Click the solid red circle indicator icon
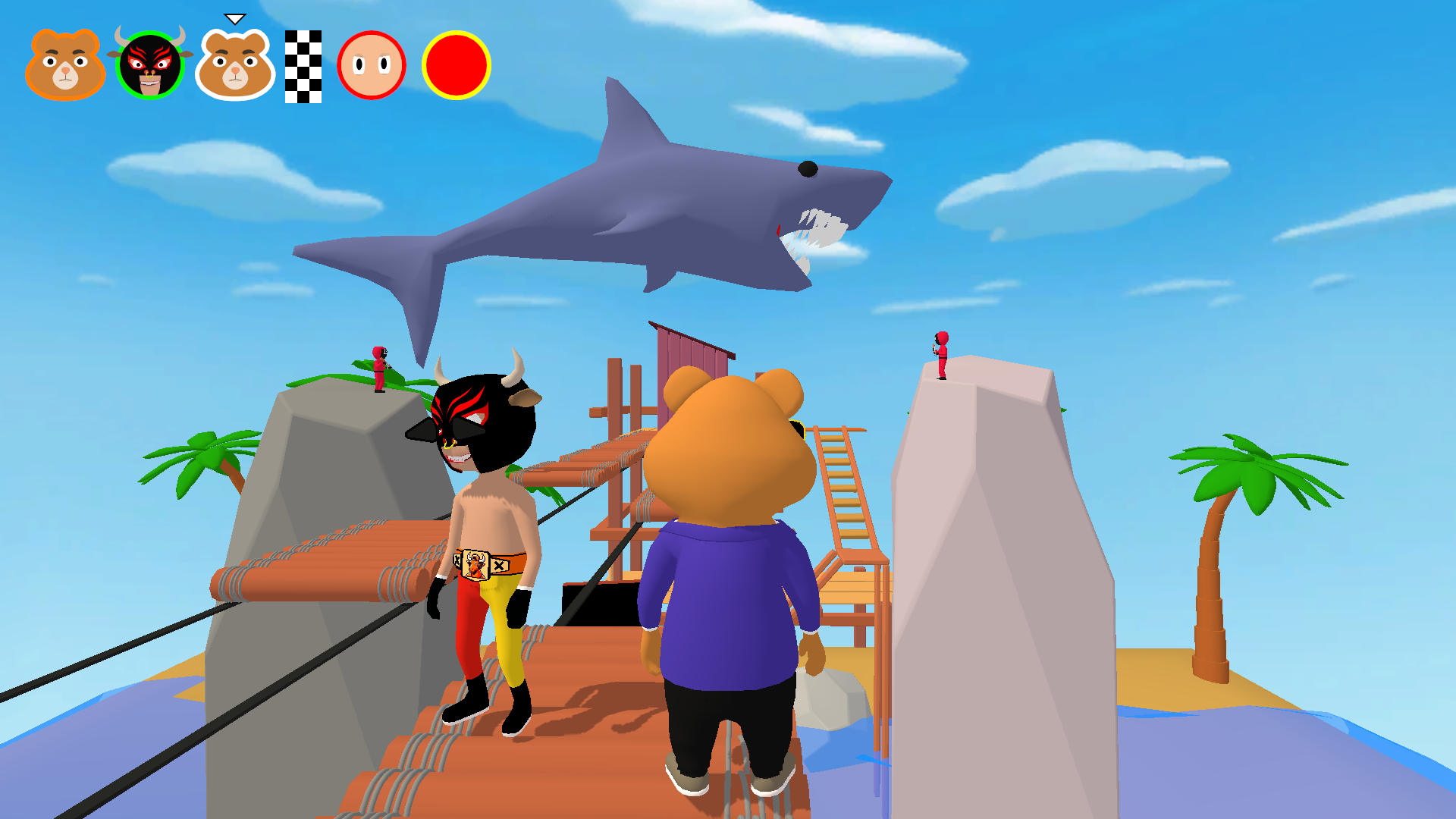The image size is (1456, 819). coord(456,64)
